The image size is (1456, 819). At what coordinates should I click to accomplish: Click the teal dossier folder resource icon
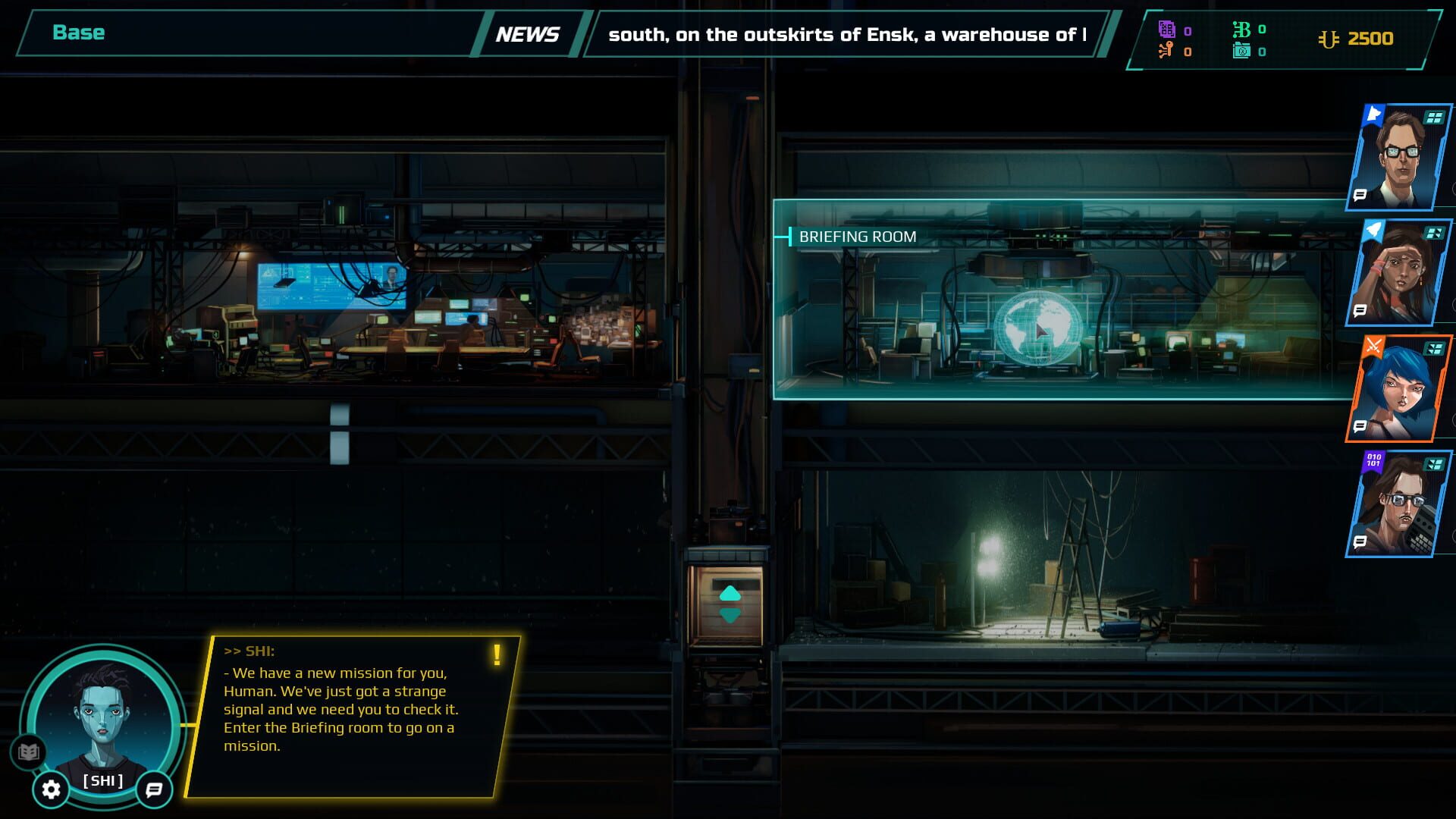[1241, 52]
